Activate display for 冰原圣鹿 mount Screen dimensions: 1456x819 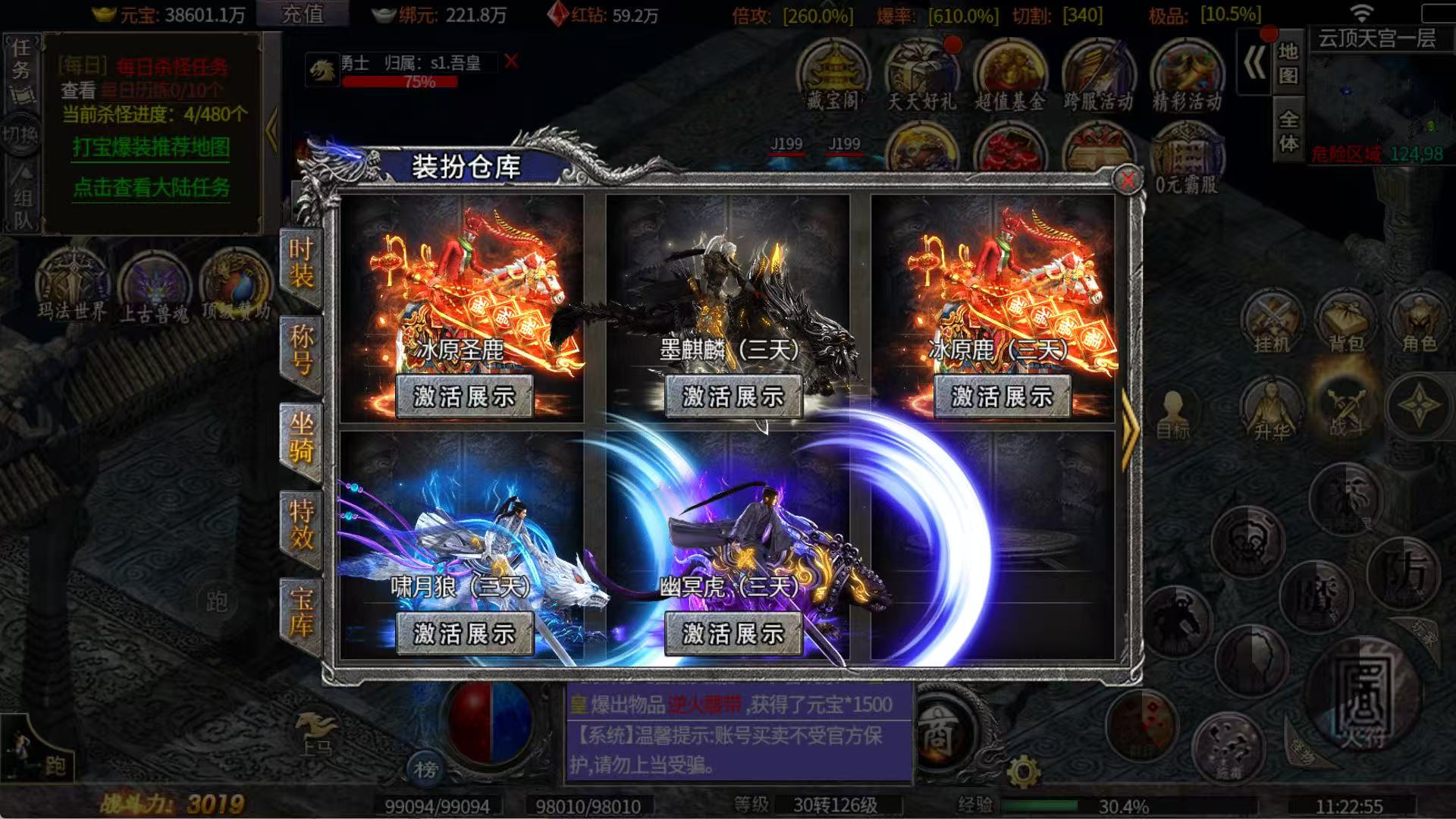pyautogui.click(x=465, y=395)
